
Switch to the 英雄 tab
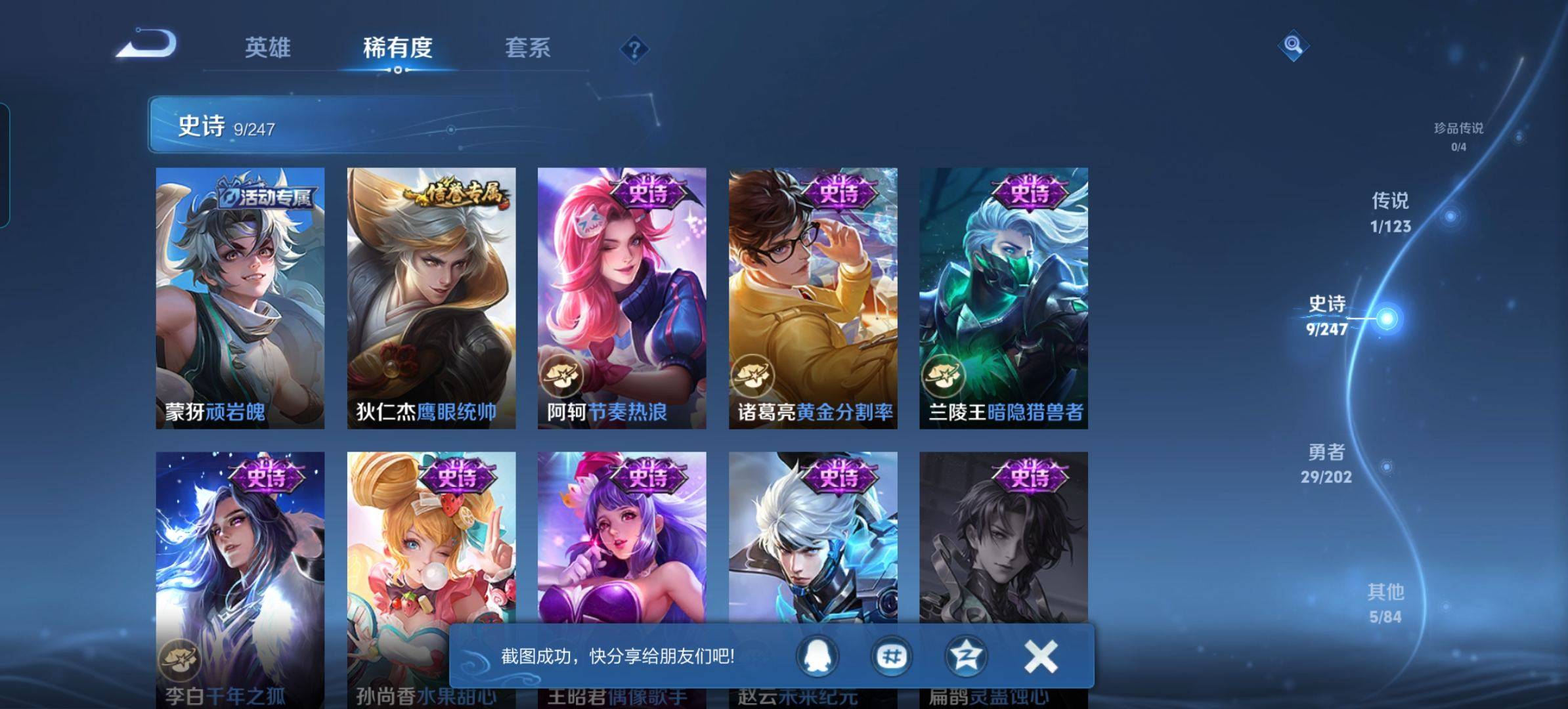[267, 47]
